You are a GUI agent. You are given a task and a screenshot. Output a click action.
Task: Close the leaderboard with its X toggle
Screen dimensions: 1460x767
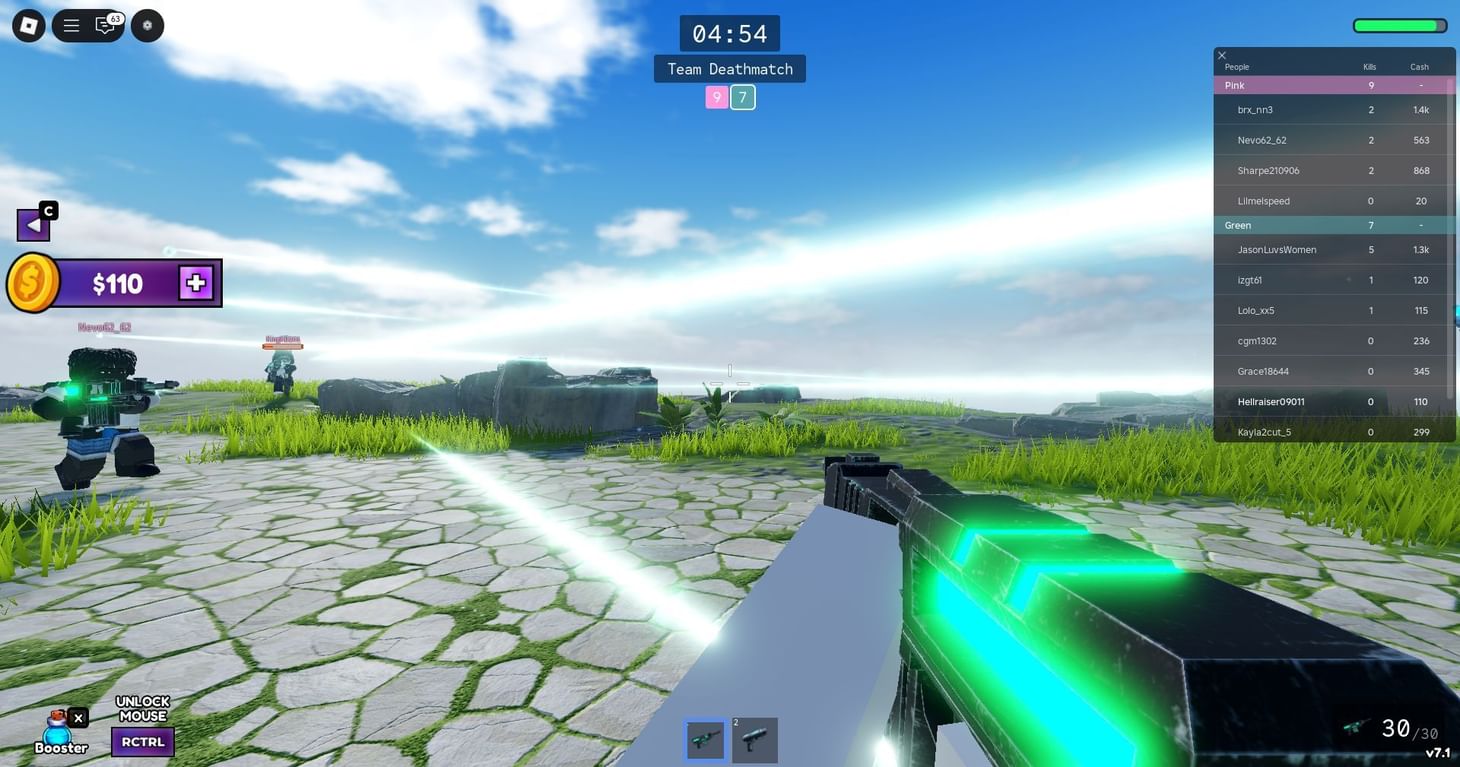(x=1221, y=55)
